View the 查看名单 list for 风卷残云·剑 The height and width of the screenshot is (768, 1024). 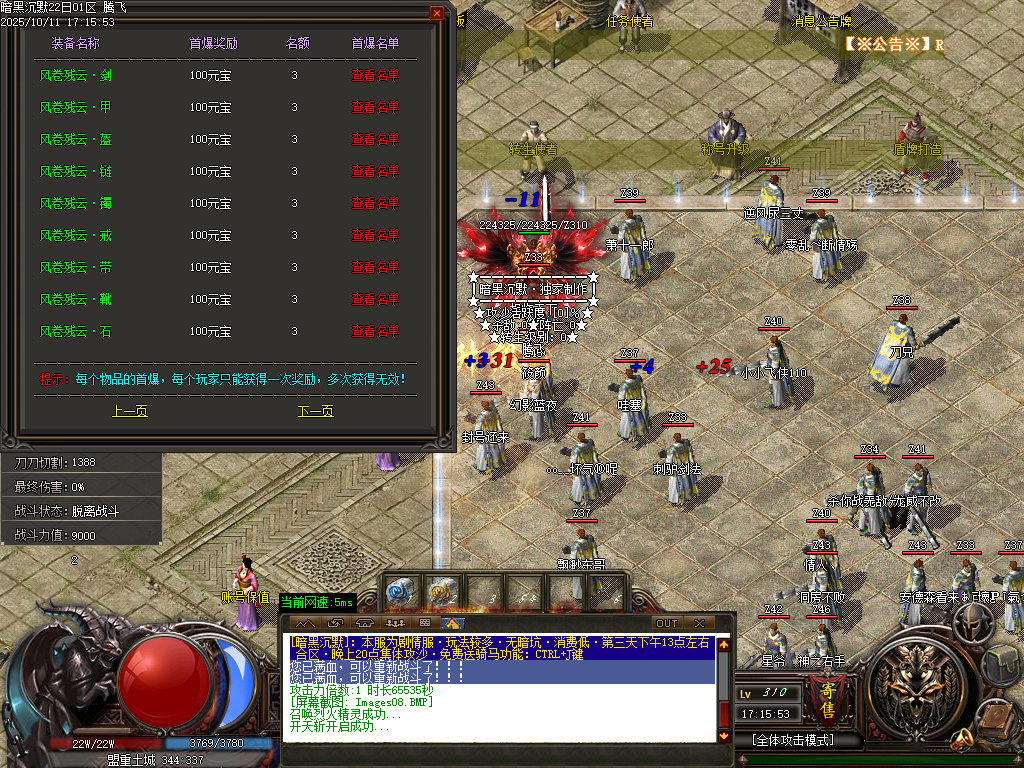375,75
